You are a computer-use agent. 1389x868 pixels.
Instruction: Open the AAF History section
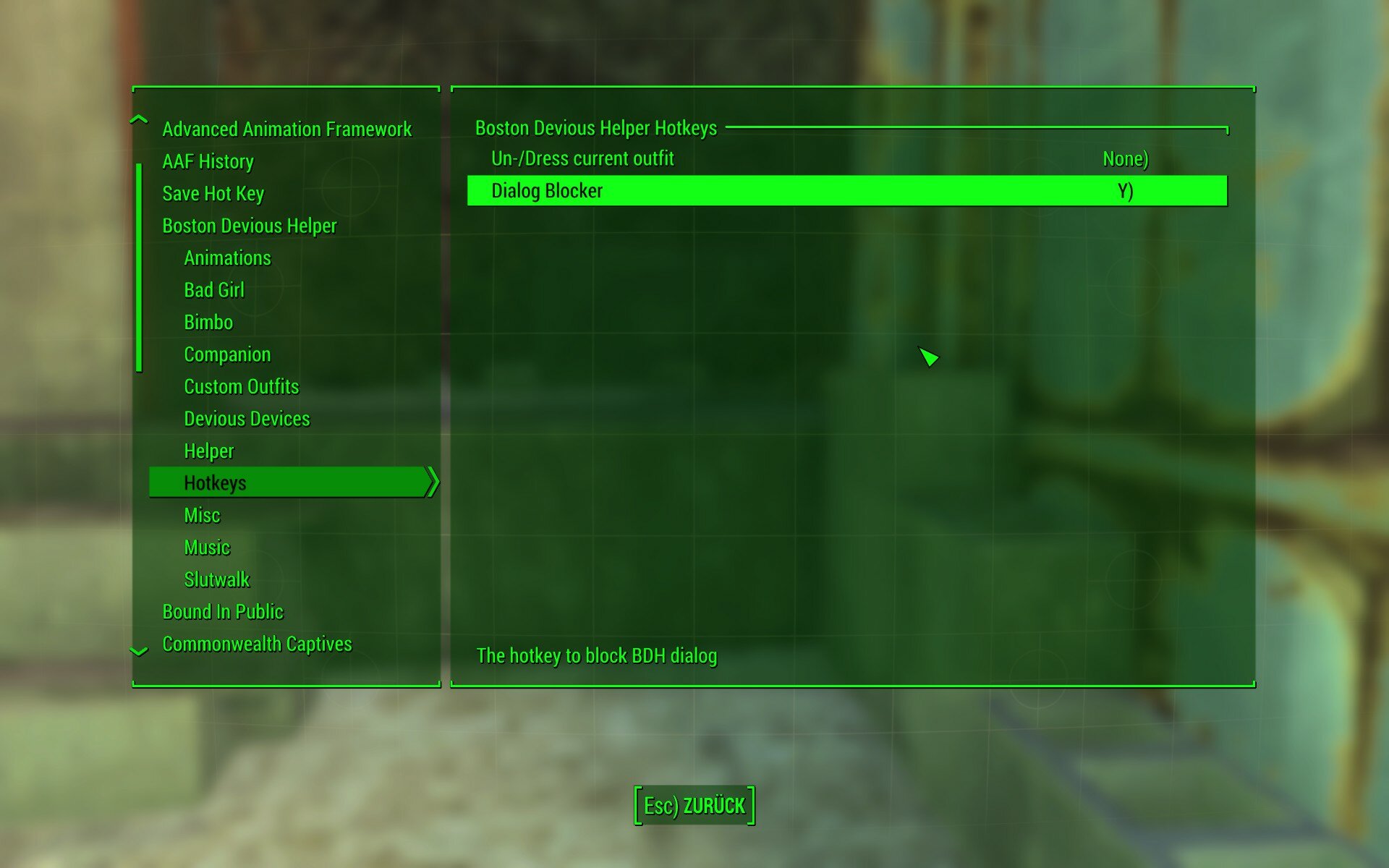[208, 161]
